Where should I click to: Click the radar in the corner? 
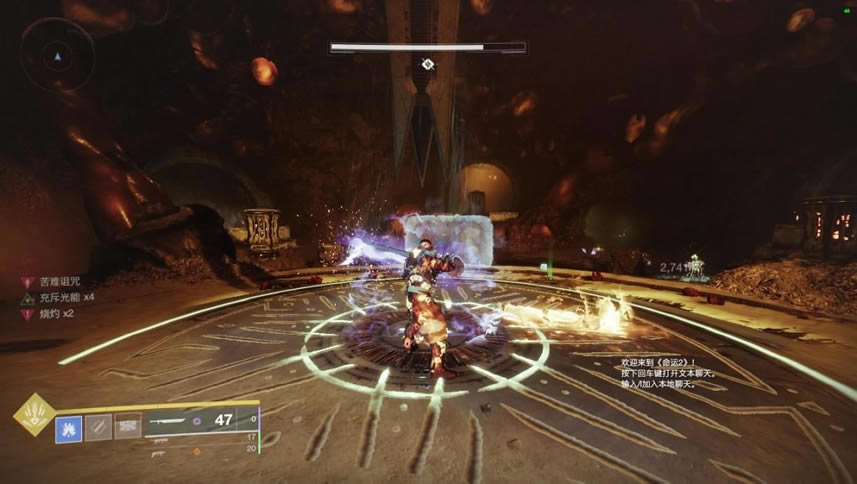tap(57, 55)
